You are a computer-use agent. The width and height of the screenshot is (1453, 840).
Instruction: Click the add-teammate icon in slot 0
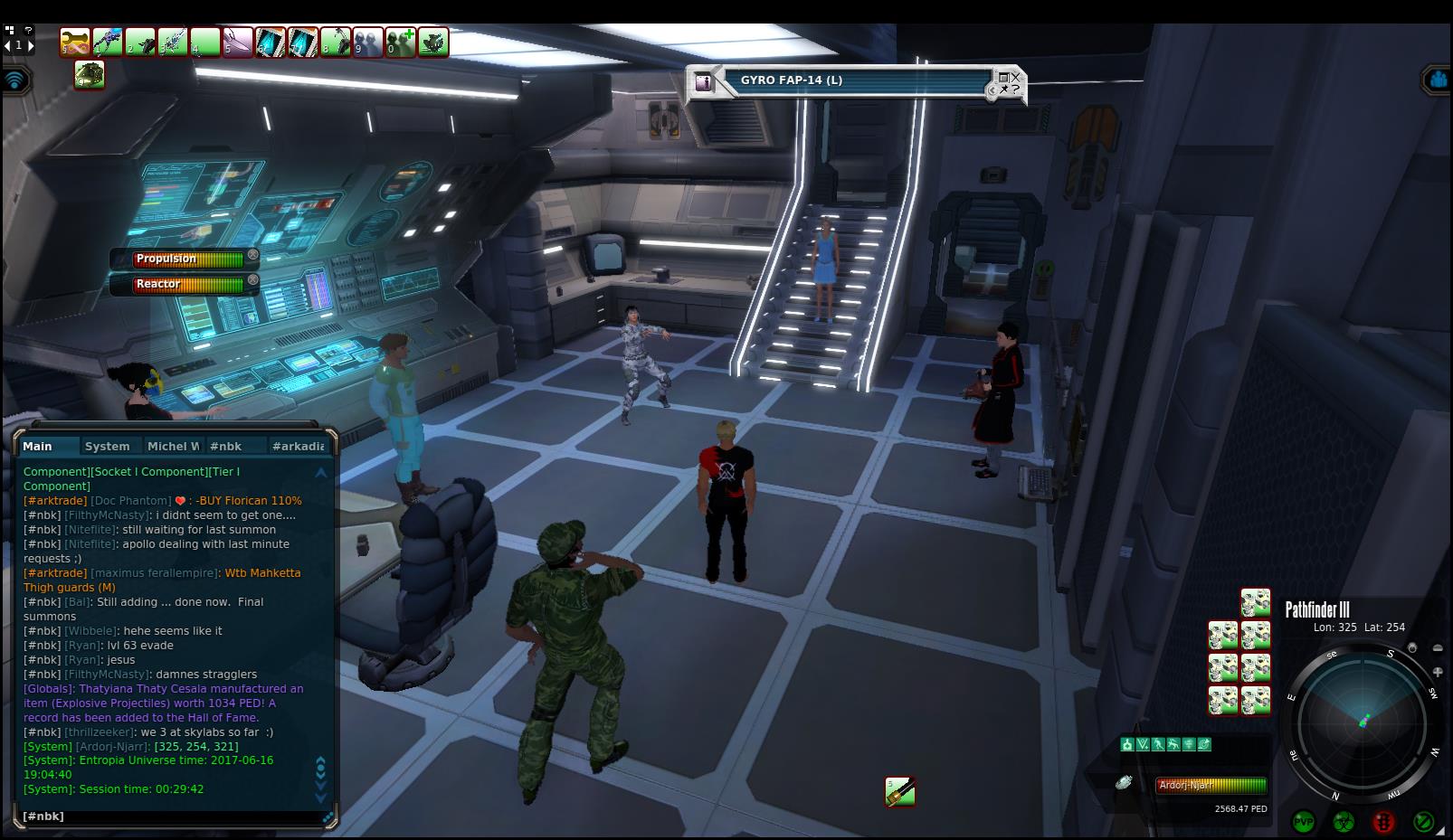[401, 42]
